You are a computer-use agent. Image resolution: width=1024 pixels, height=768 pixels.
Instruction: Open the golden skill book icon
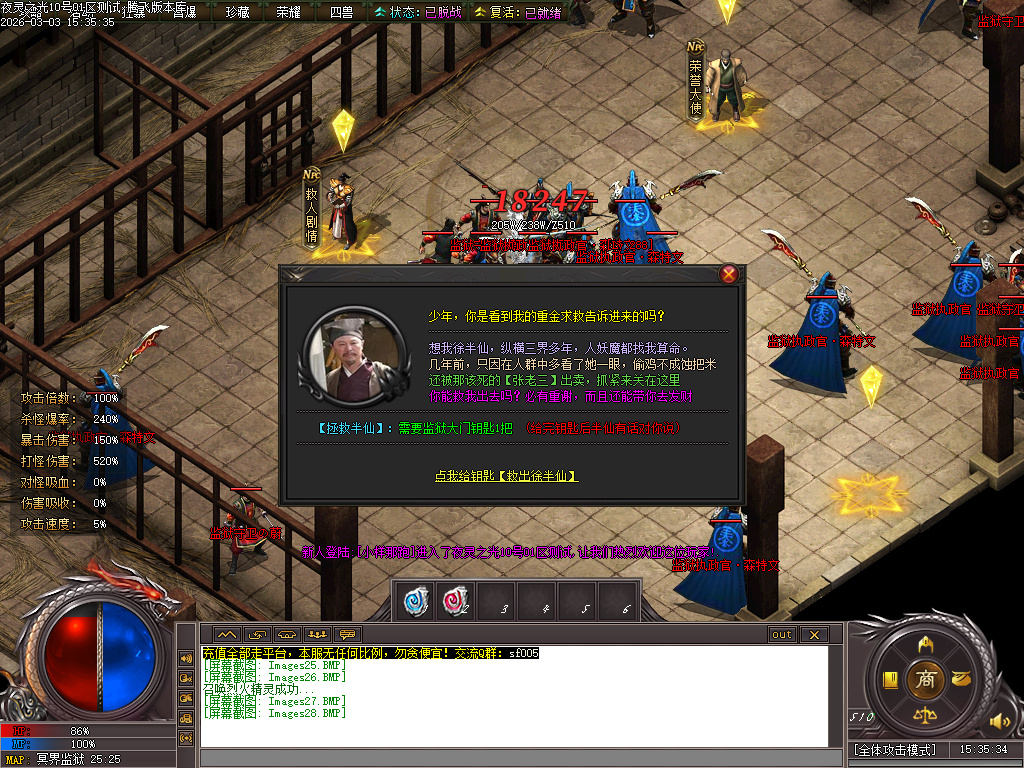pyautogui.click(x=889, y=680)
